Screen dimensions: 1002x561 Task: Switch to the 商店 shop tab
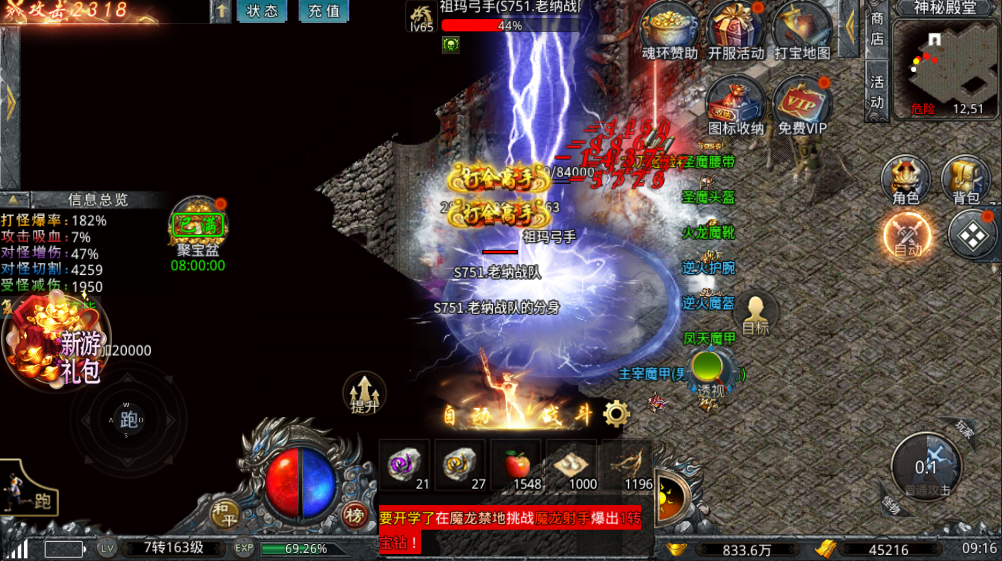(877, 28)
